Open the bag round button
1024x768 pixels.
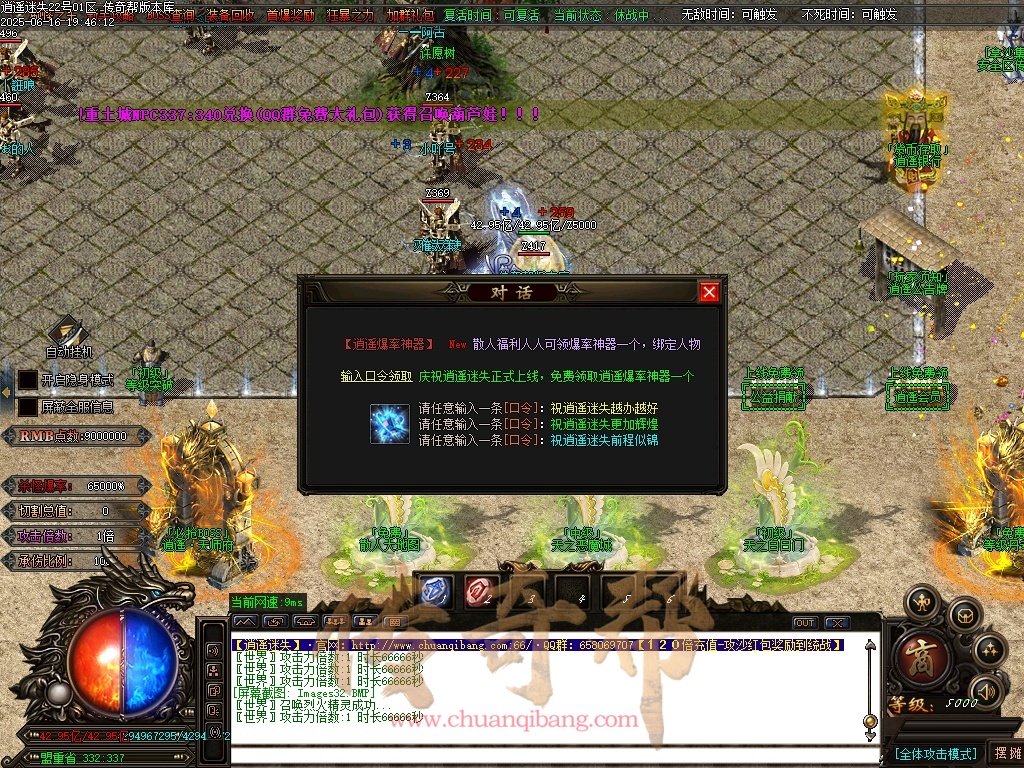pos(964,614)
